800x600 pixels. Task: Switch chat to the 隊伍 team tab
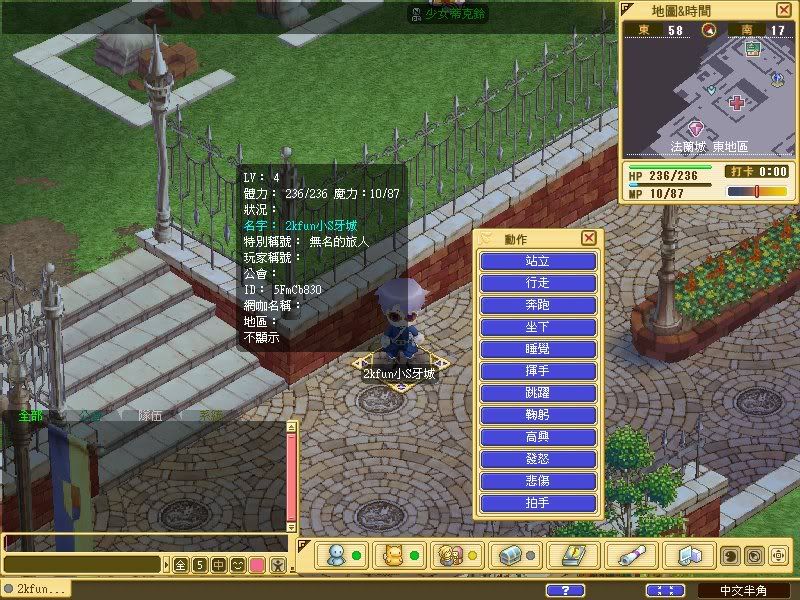(x=148, y=415)
